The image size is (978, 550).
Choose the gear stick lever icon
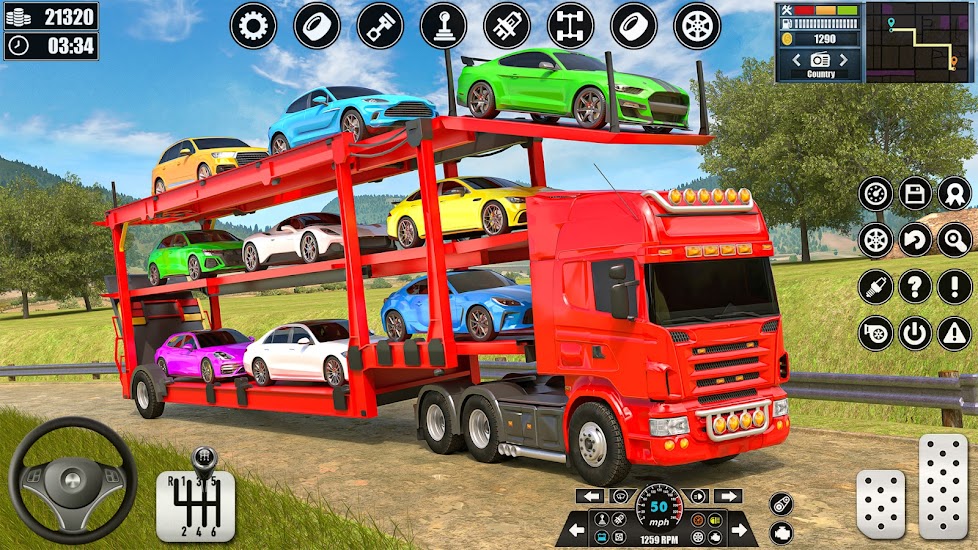[443, 26]
